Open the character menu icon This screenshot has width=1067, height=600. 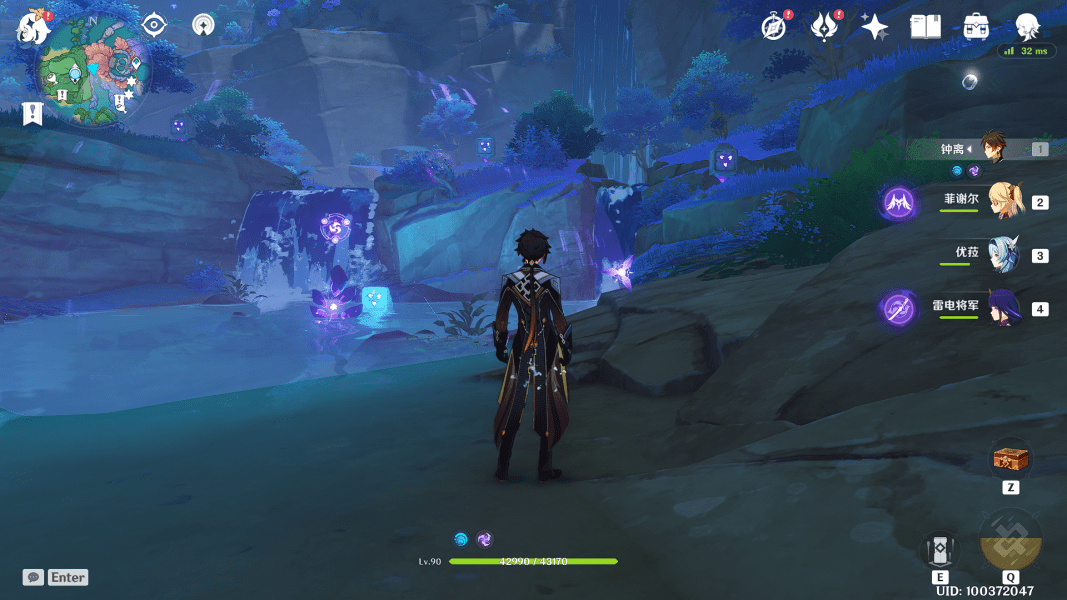point(1027,26)
